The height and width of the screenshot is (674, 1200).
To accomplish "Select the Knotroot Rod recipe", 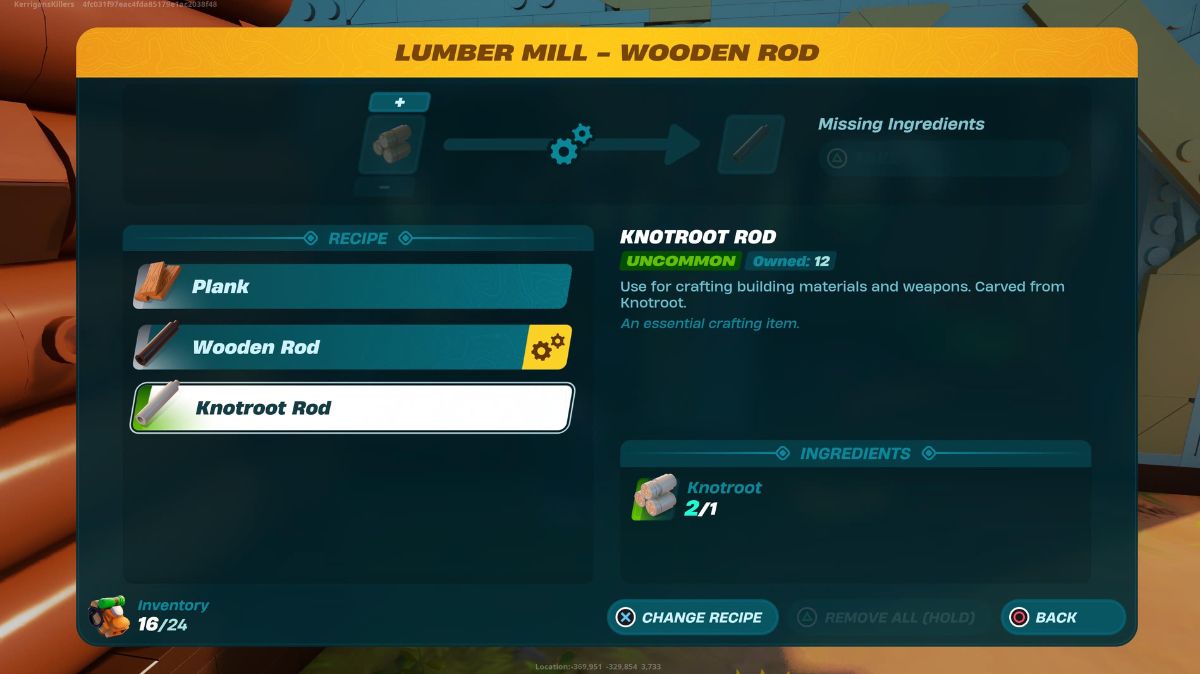I will click(x=352, y=408).
